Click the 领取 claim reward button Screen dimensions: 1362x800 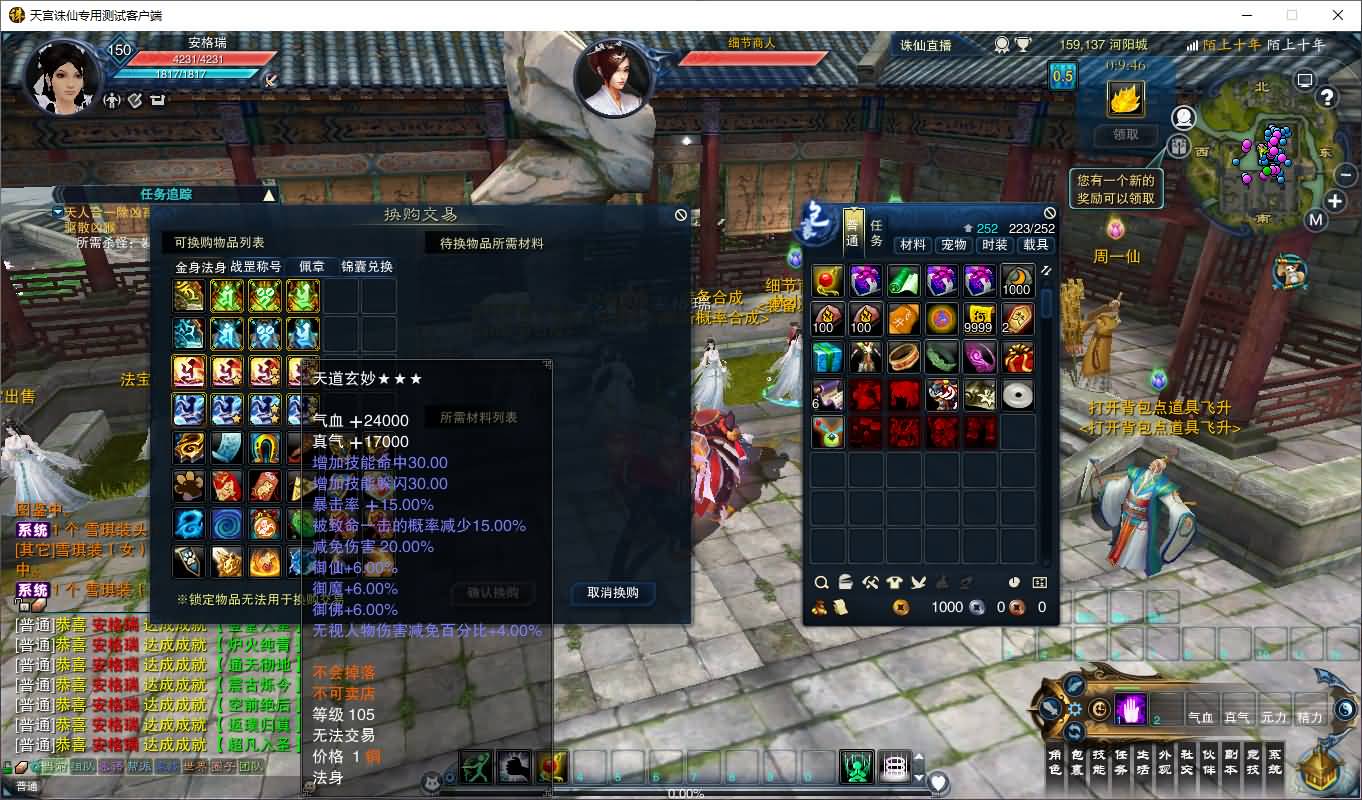click(x=1125, y=135)
